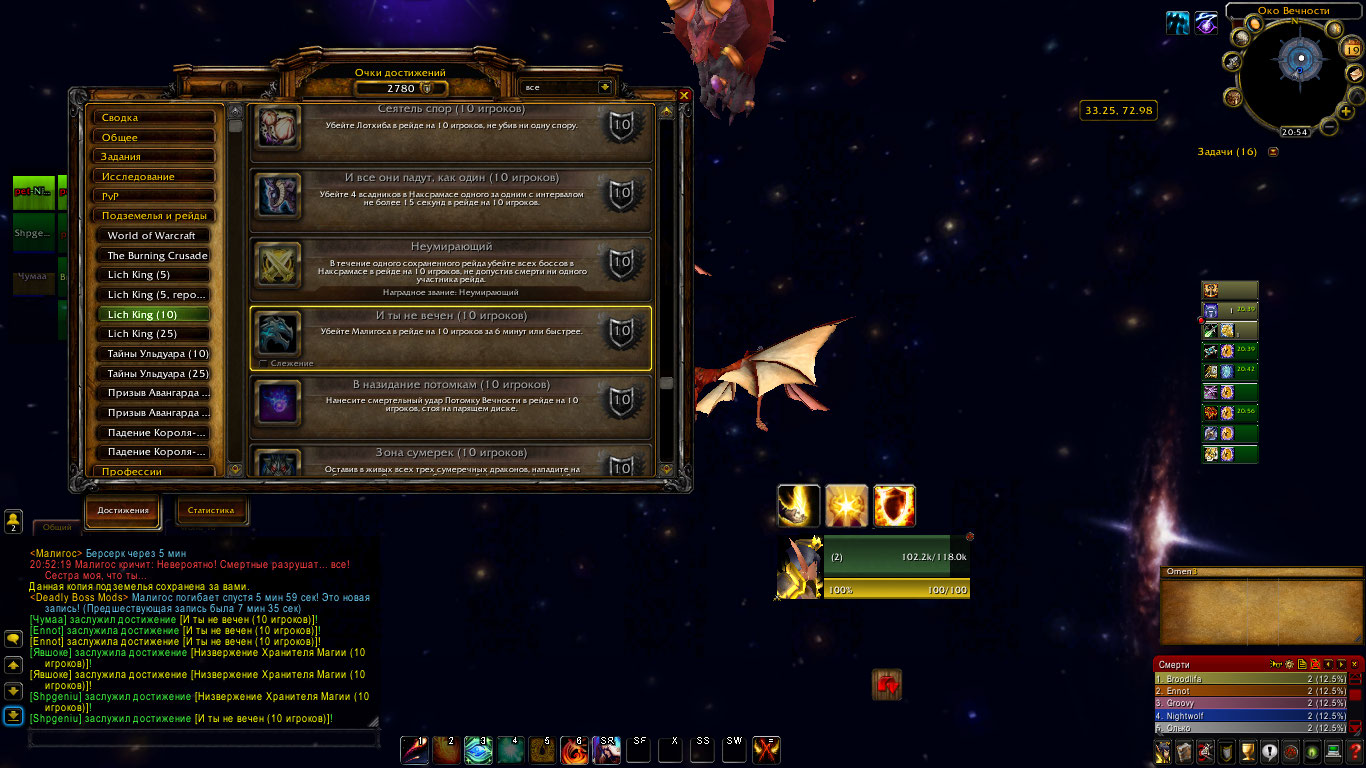Open the Сводка achievement category
This screenshot has height=768, width=1366.
click(154, 118)
